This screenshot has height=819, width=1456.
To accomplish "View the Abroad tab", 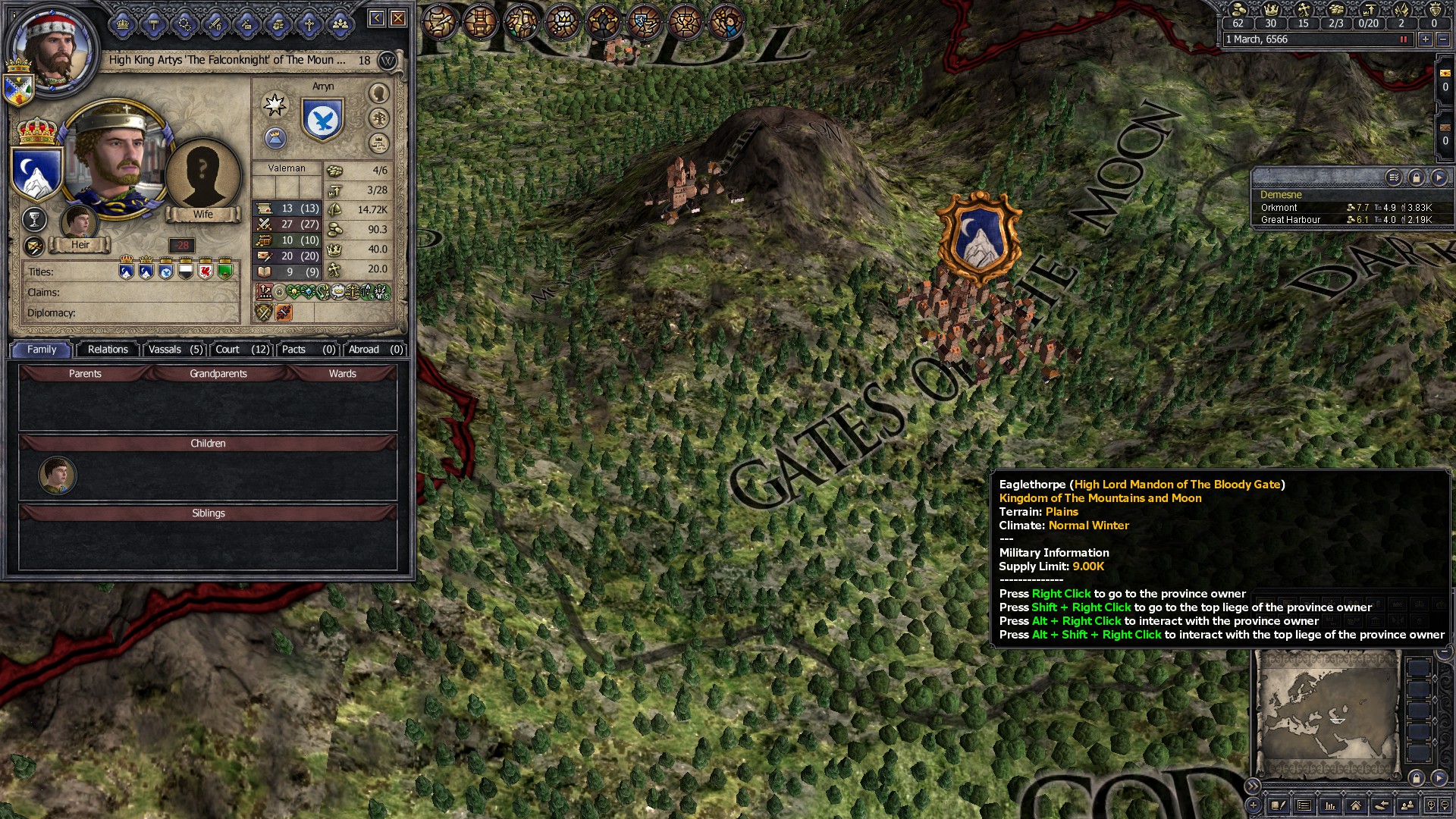I will pyautogui.click(x=375, y=350).
